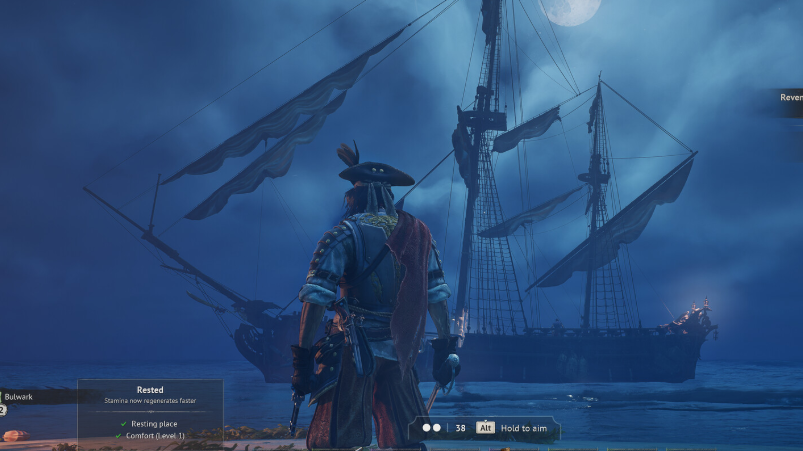This screenshot has width=803, height=451.
Task: Click the Rested status notification panel
Action: (150, 410)
